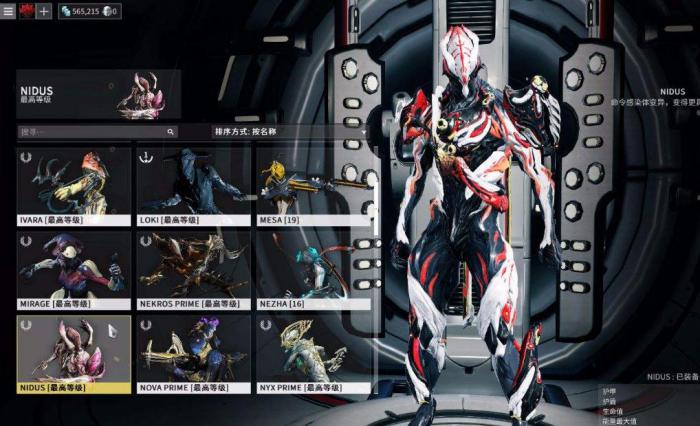Click the red player profile emblem
Image resolution: width=700 pixels, height=426 pixels.
(x=26, y=11)
